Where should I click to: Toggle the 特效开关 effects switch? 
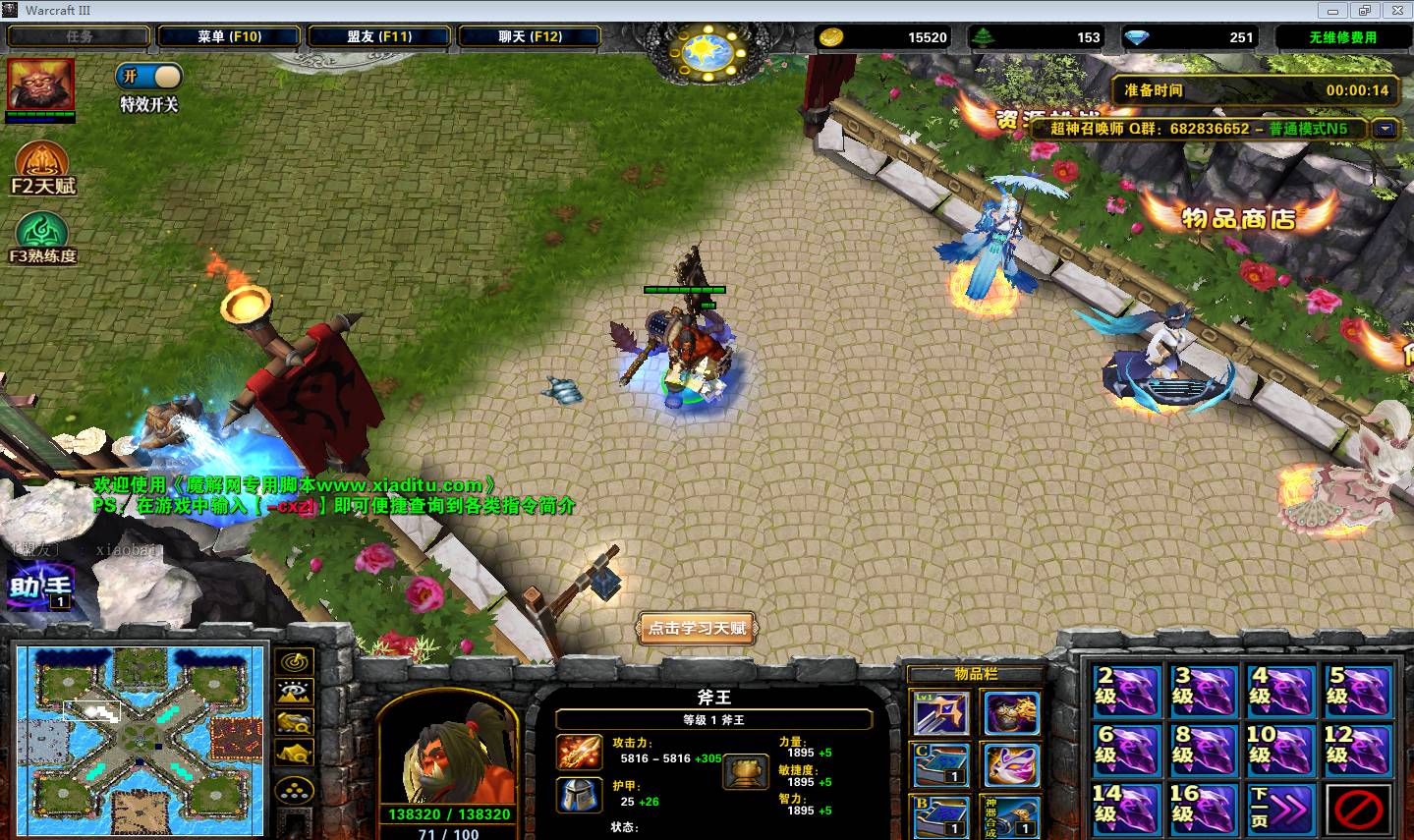click(149, 77)
